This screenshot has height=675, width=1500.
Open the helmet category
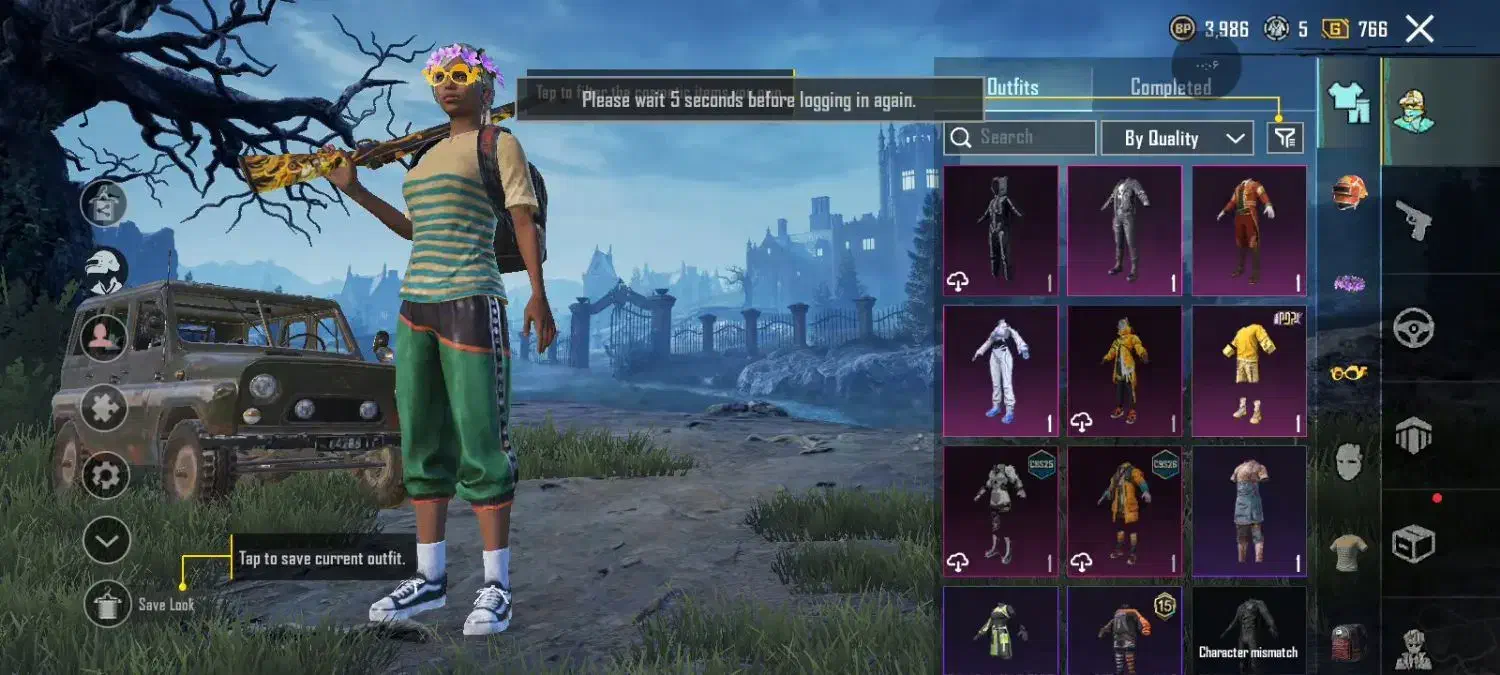click(x=1349, y=191)
